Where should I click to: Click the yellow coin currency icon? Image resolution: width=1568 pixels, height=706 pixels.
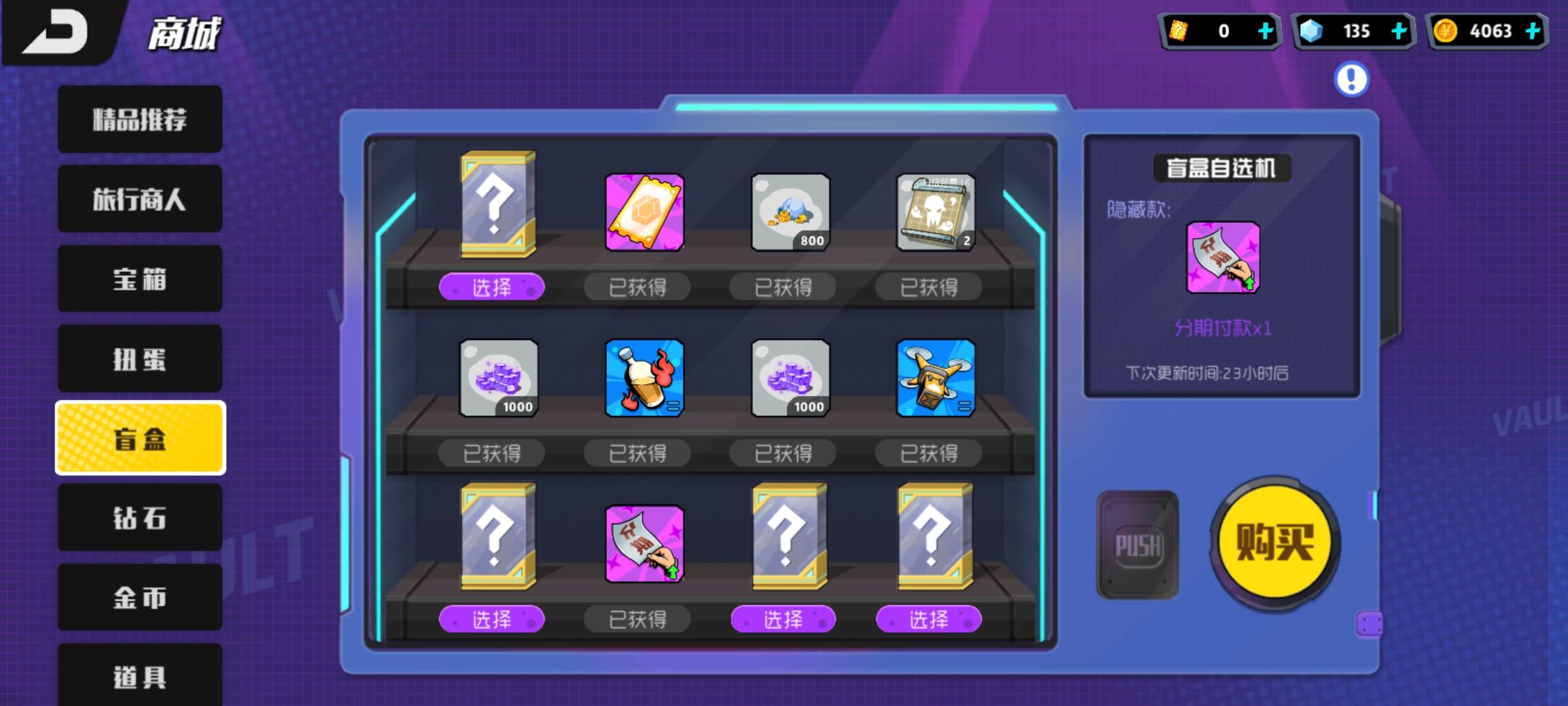(1445, 31)
